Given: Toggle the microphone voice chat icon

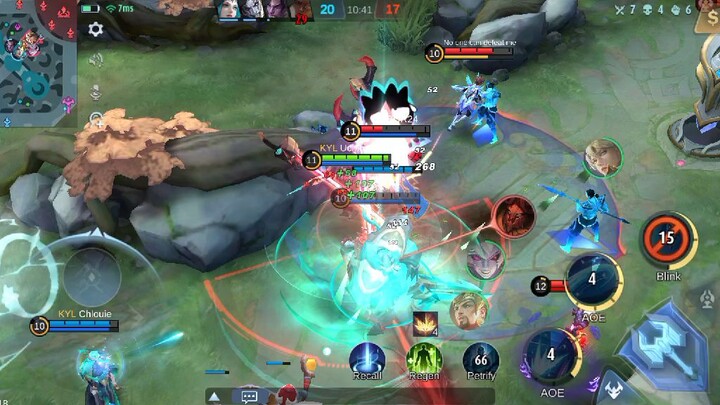Looking at the screenshot, I should [96, 92].
